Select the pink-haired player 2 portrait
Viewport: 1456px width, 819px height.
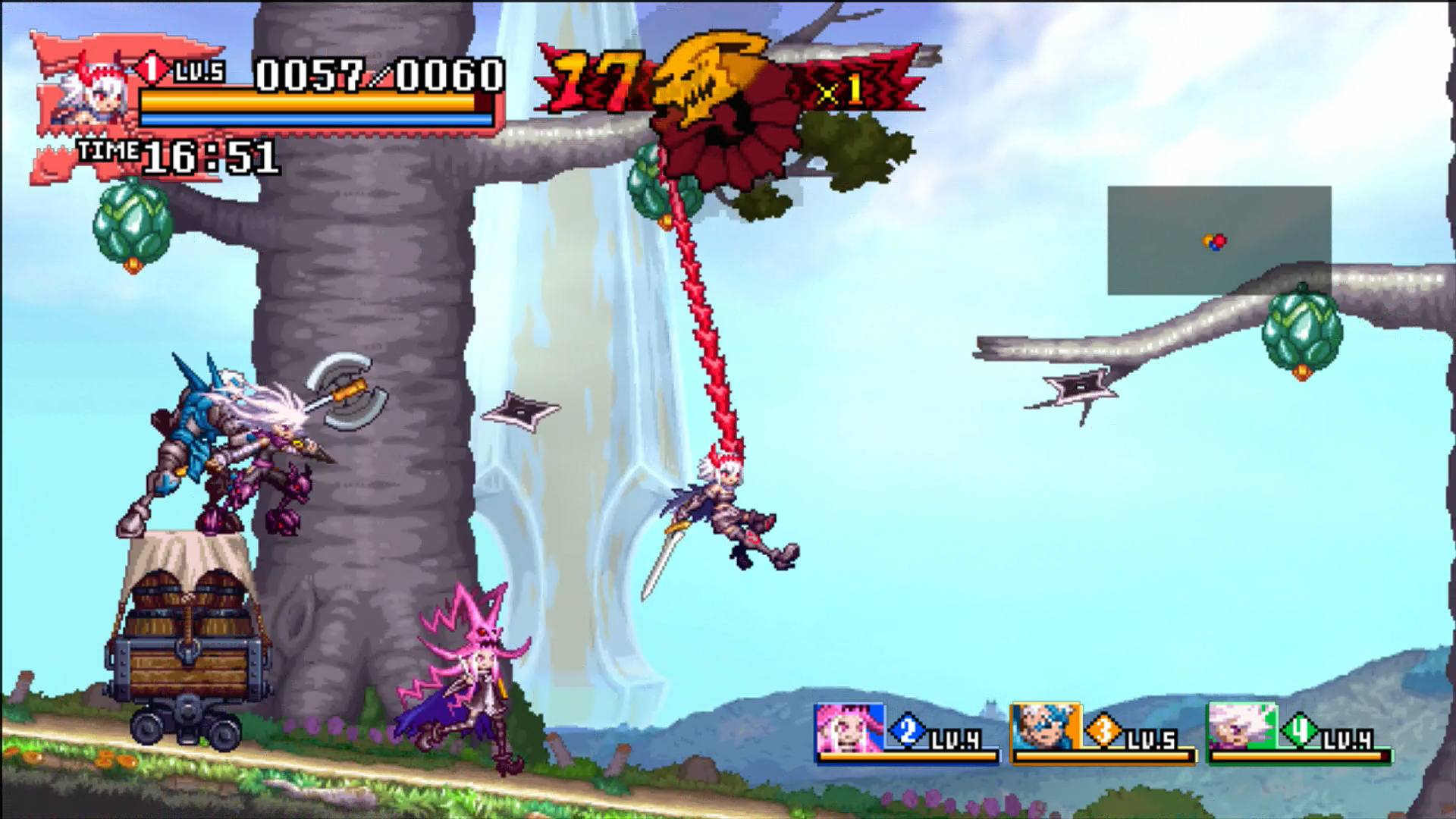coord(849,728)
